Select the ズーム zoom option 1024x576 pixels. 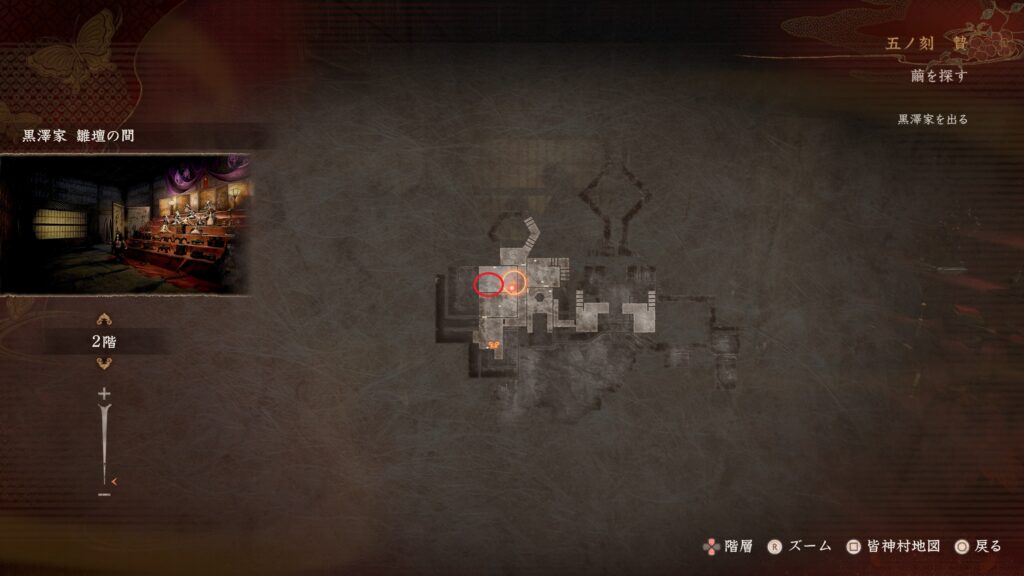click(x=800, y=546)
